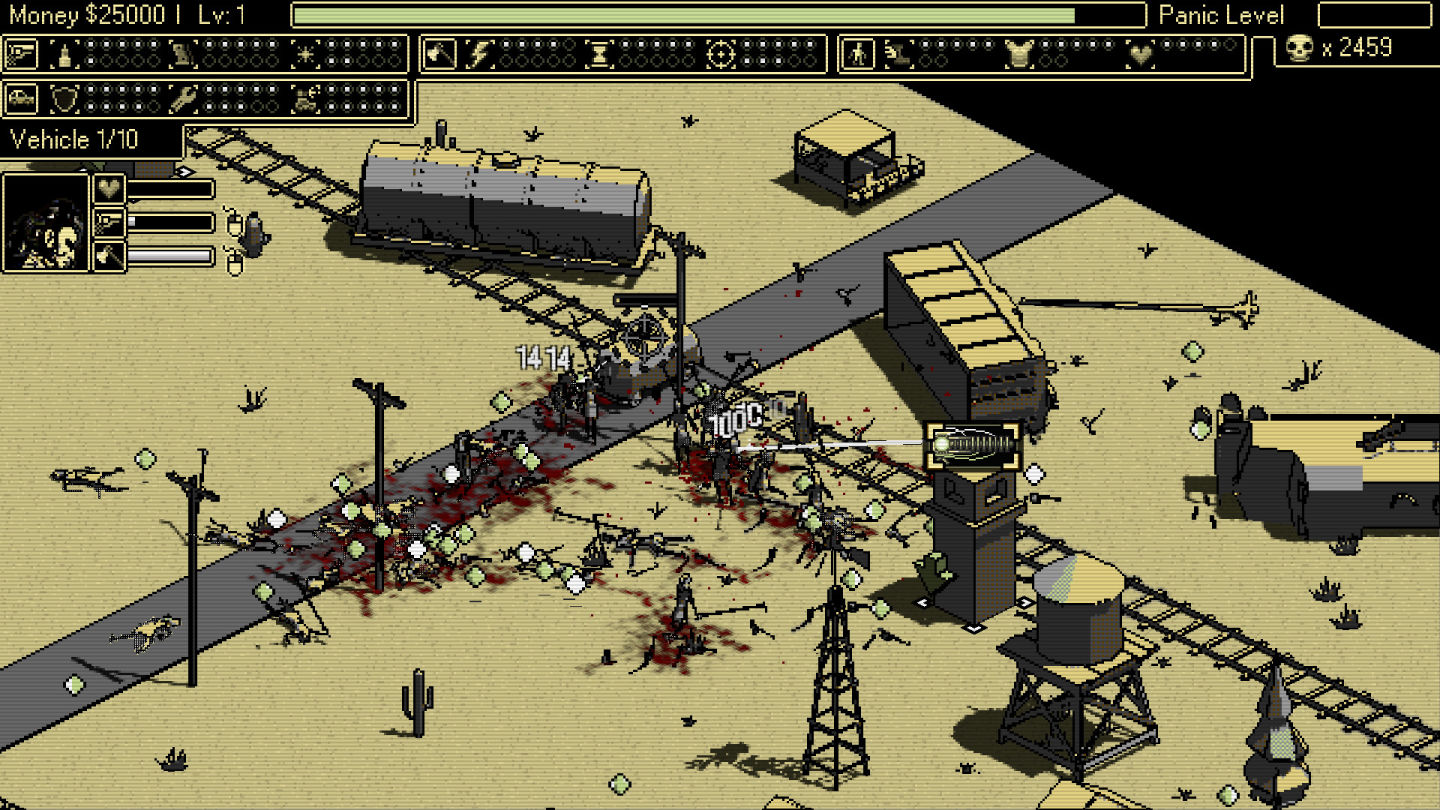Activate the lightning bolt upgrade

click(481, 54)
